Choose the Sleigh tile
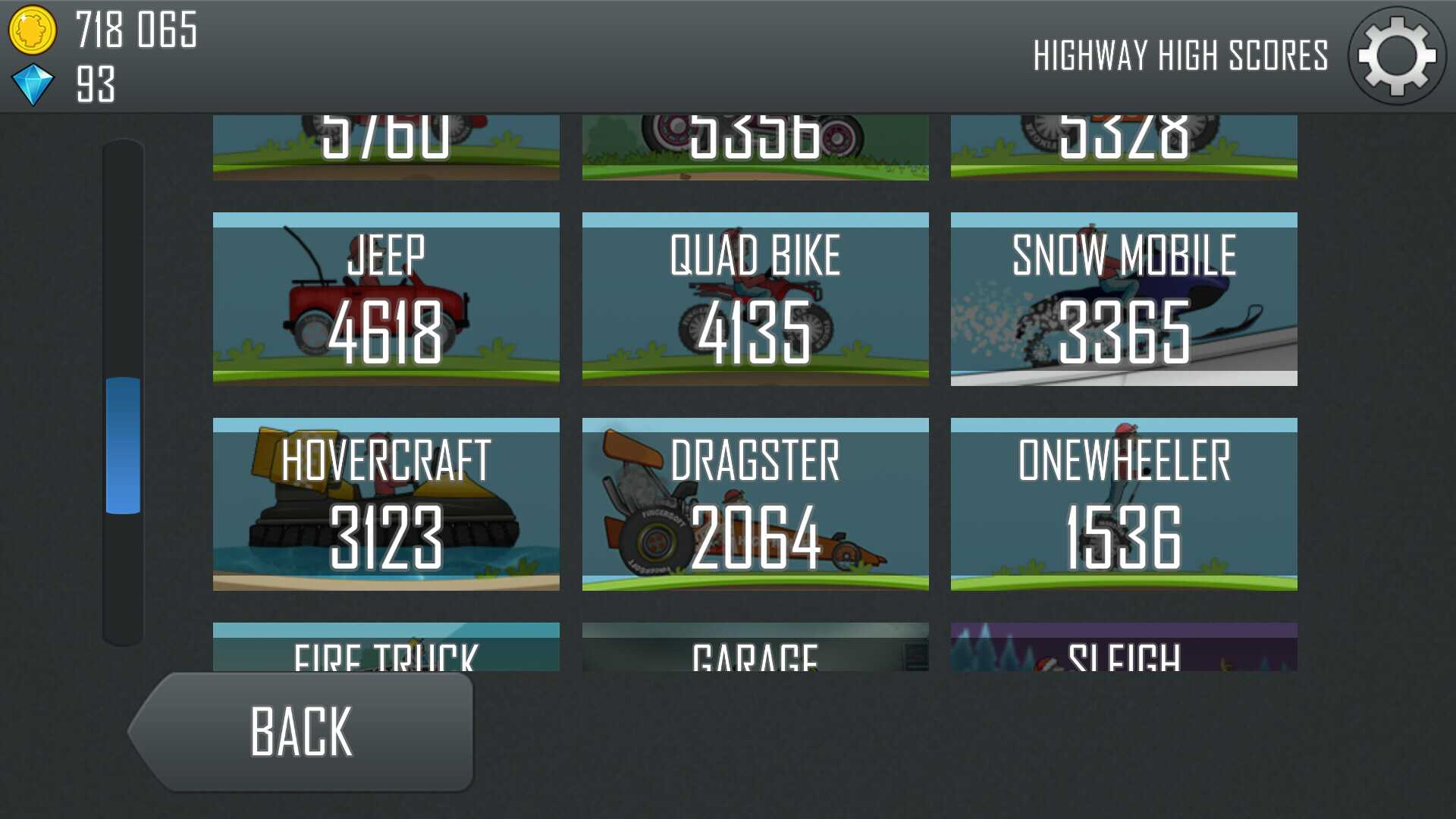The image size is (1456, 819). [x=1124, y=648]
